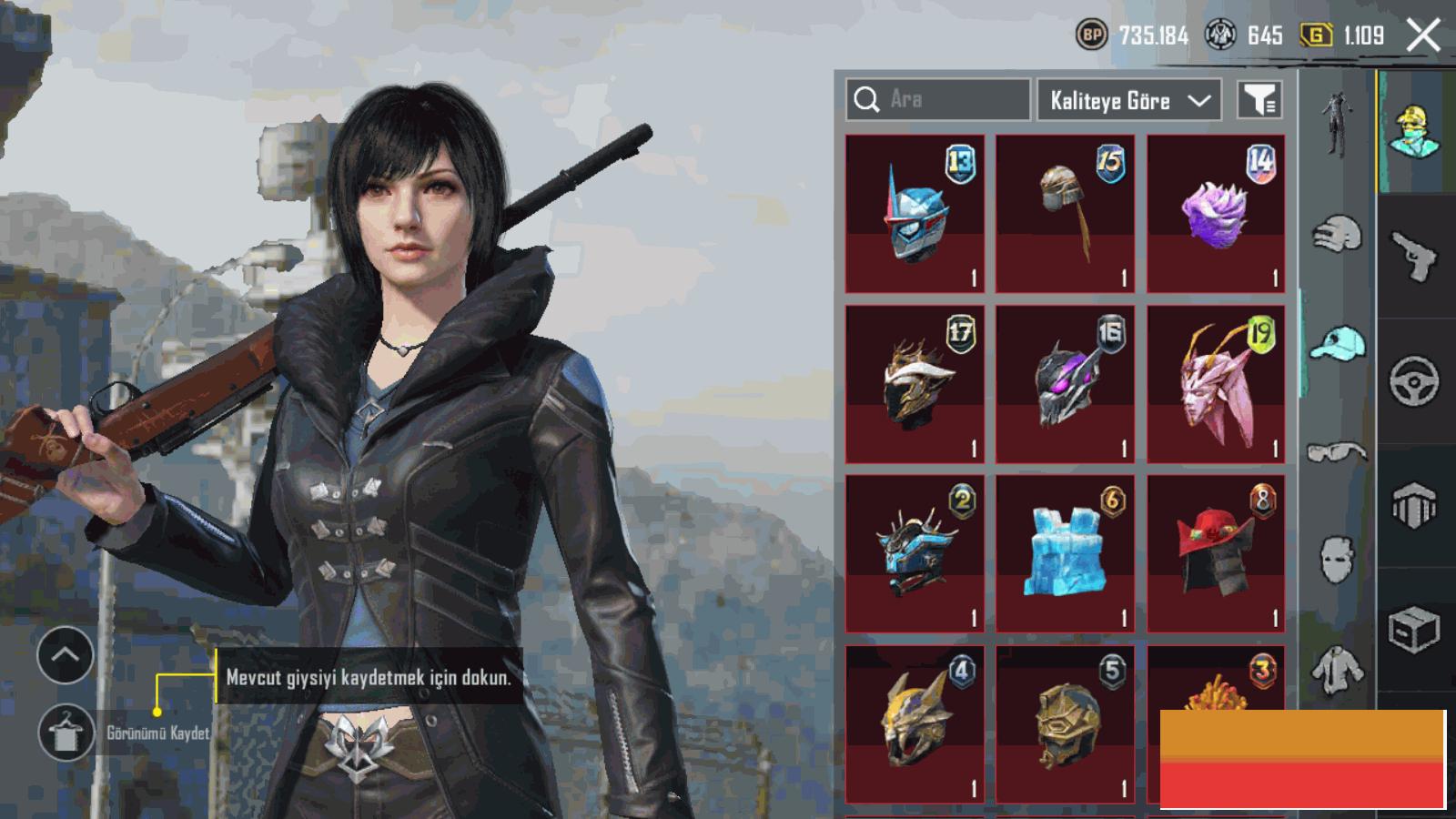Select the pink winged mask numbered 19
This screenshot has width=1456, height=819.
(1216, 384)
